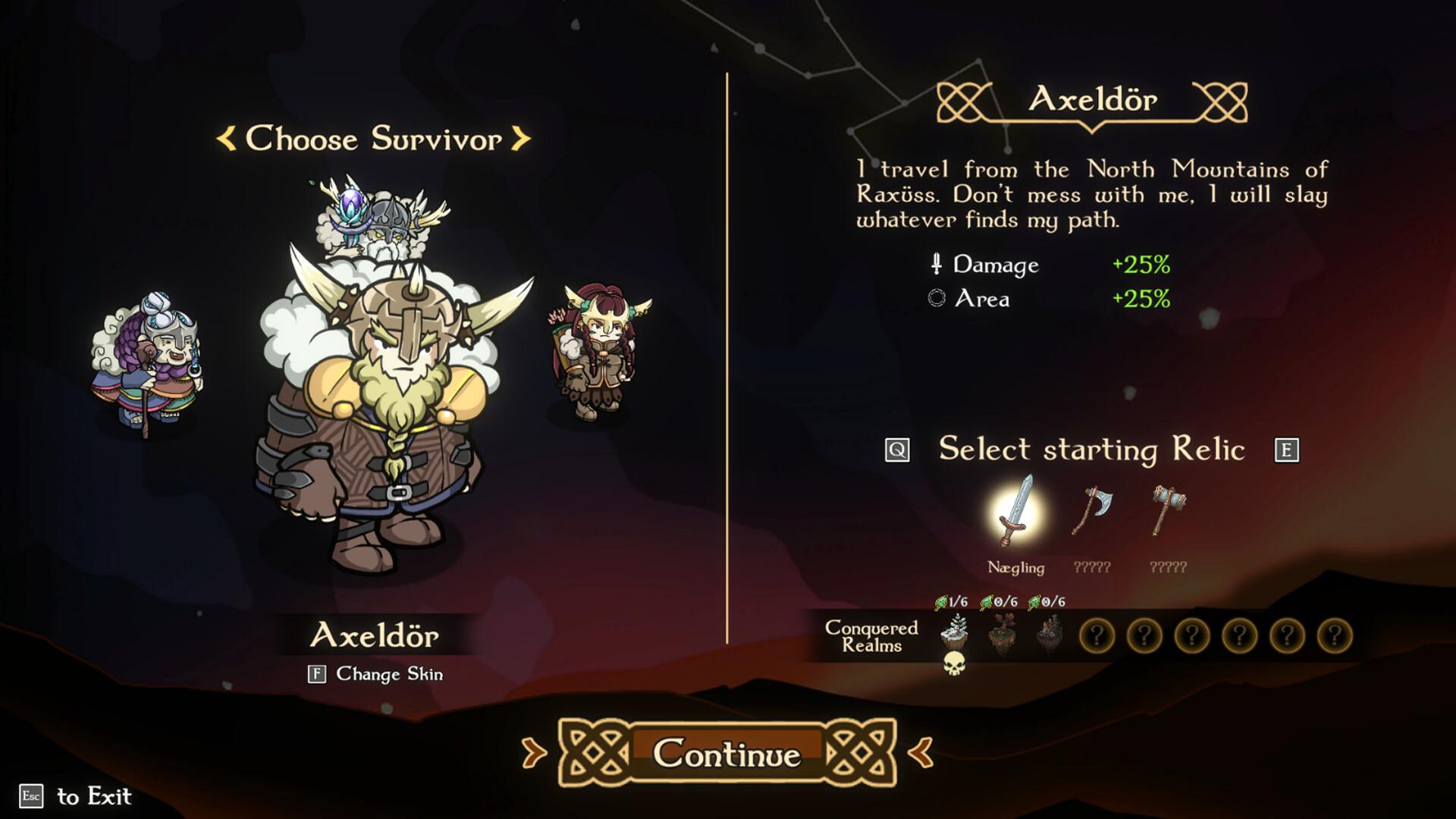1456x819 pixels.
Task: Click the Area stat circle icon
Action: [938, 299]
